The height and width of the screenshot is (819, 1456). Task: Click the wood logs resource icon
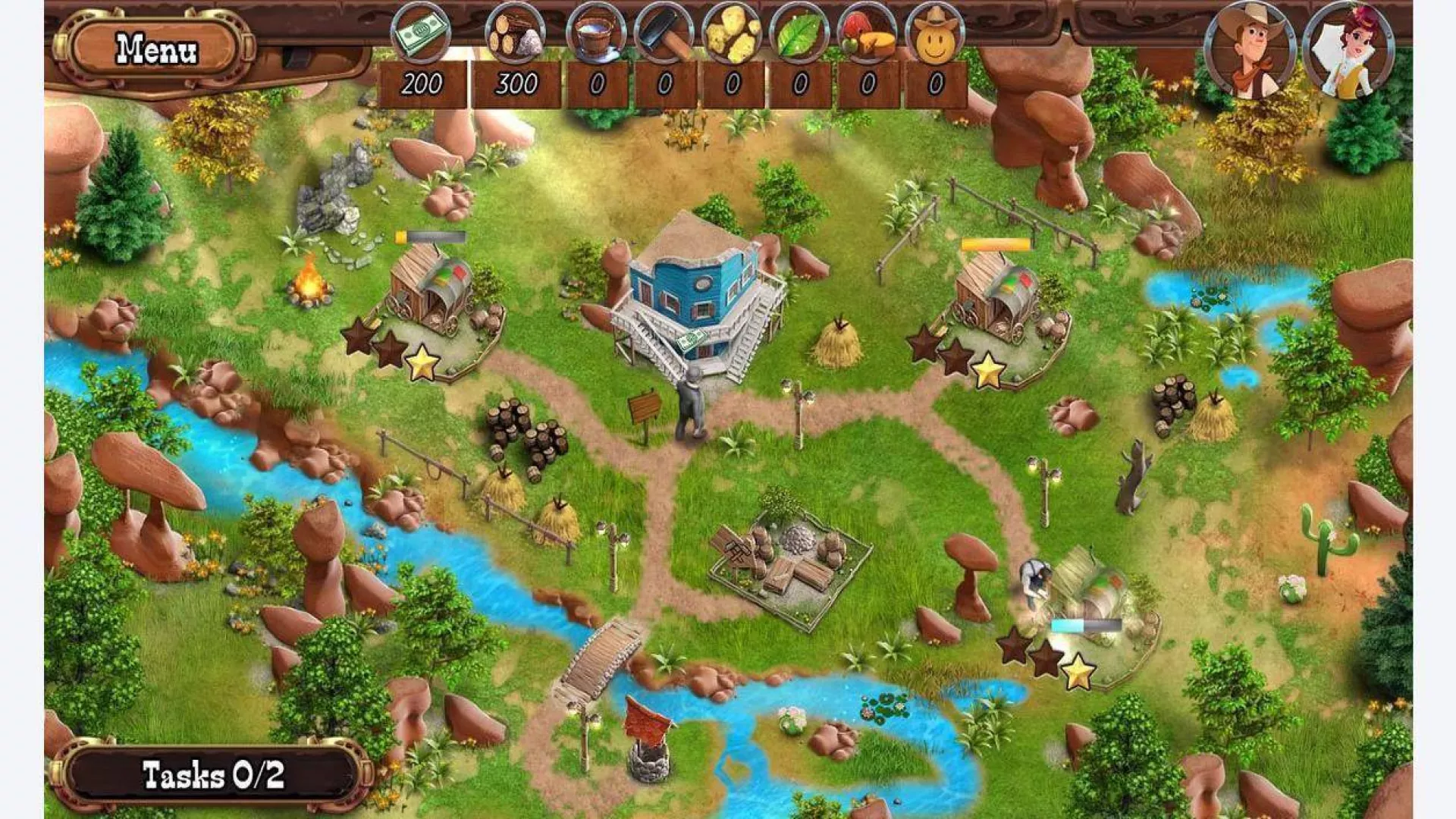tap(516, 33)
